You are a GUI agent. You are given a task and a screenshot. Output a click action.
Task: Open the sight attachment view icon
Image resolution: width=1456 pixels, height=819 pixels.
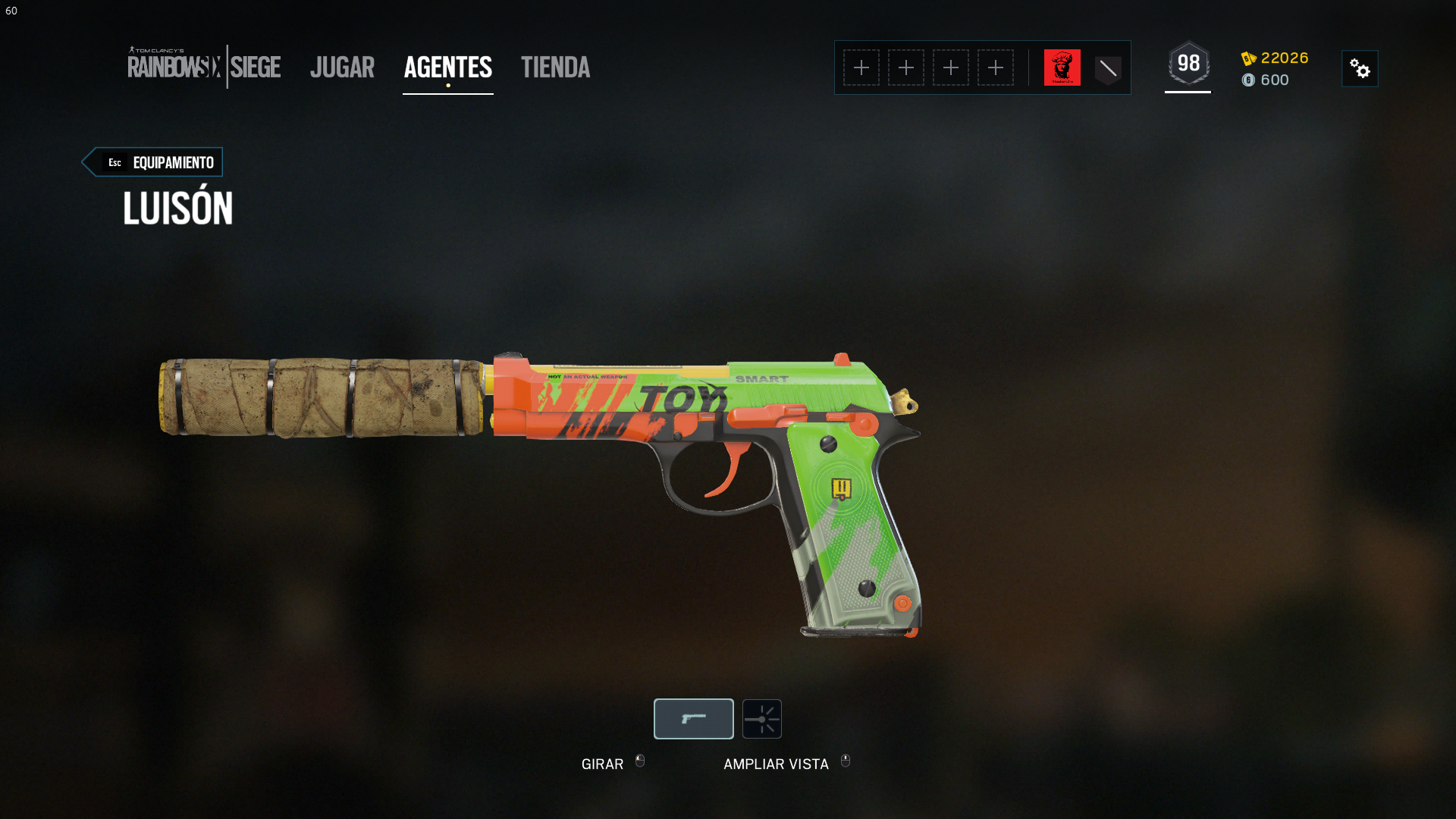coord(761,718)
